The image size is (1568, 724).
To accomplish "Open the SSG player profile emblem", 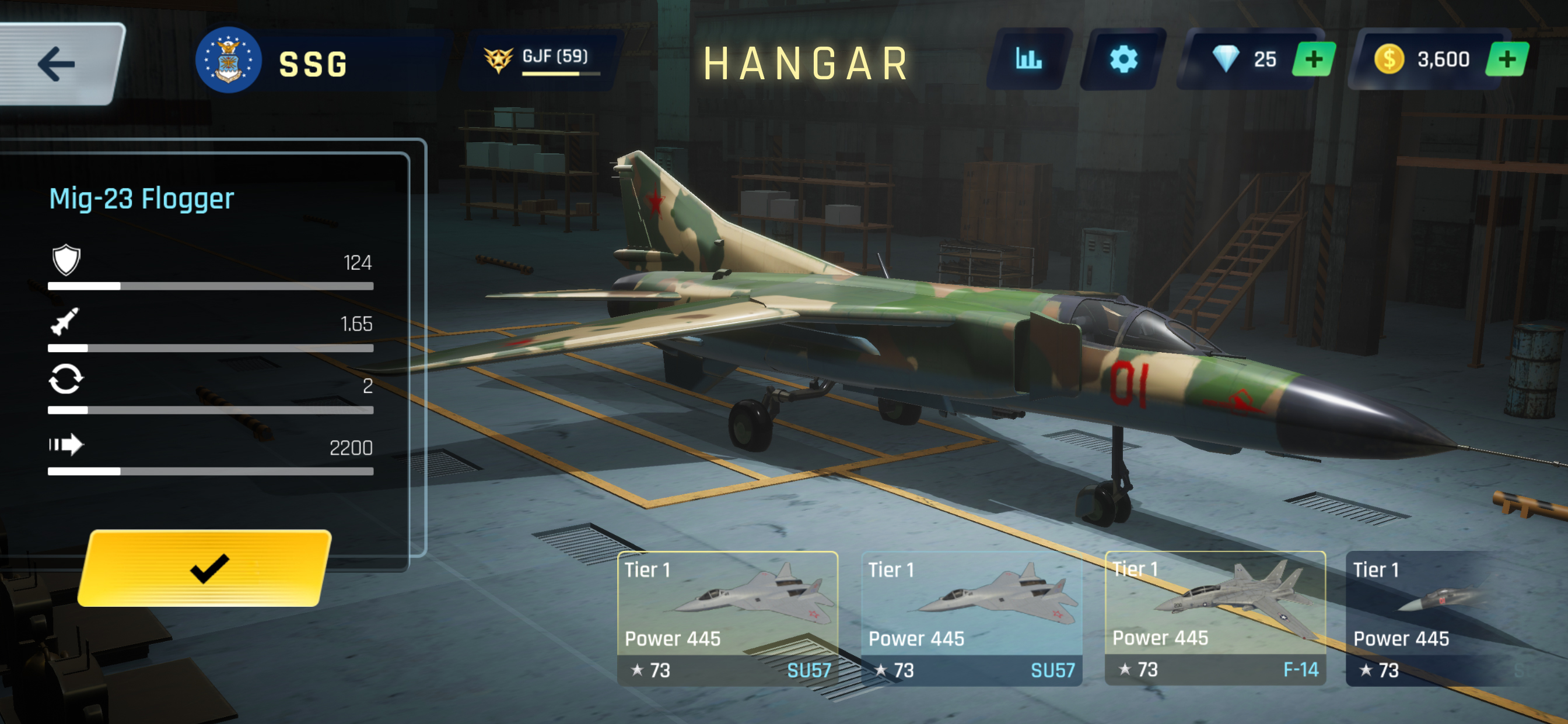I will pos(228,61).
